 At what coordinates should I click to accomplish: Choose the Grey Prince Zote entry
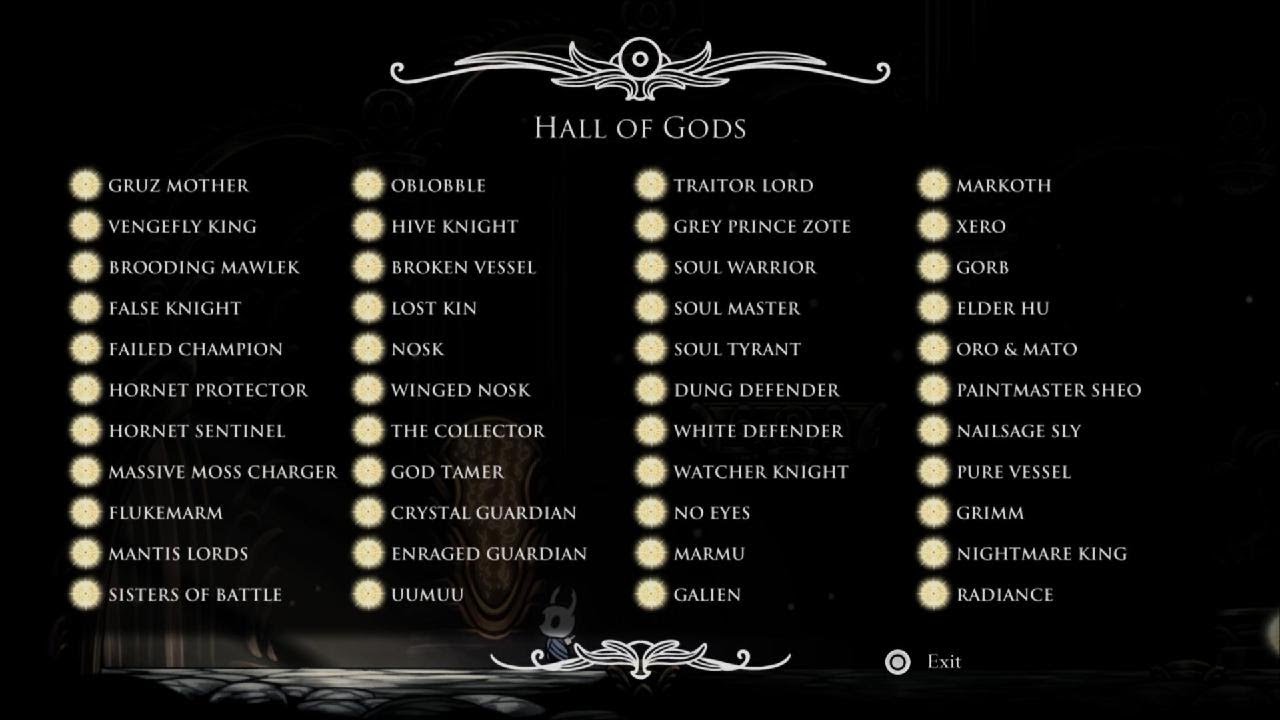[764, 226]
